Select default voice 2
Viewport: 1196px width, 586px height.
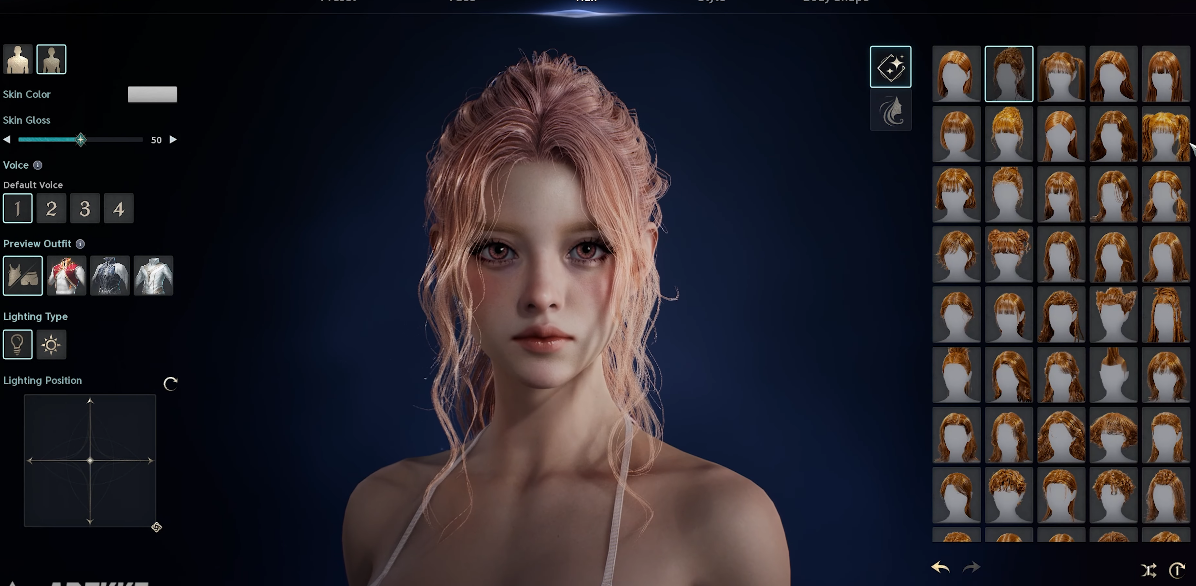click(x=51, y=209)
